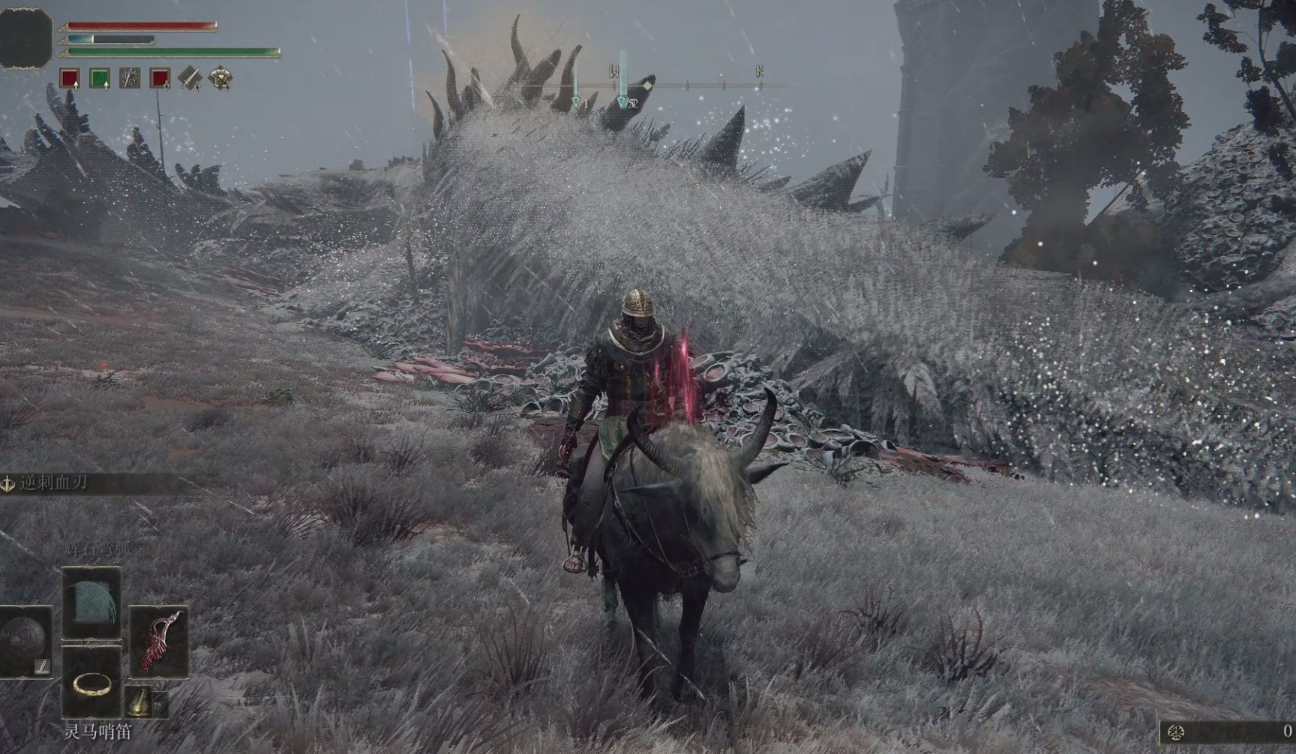Choose the round shield left-hand slot
The image size is (1296, 754).
click(x=25, y=641)
